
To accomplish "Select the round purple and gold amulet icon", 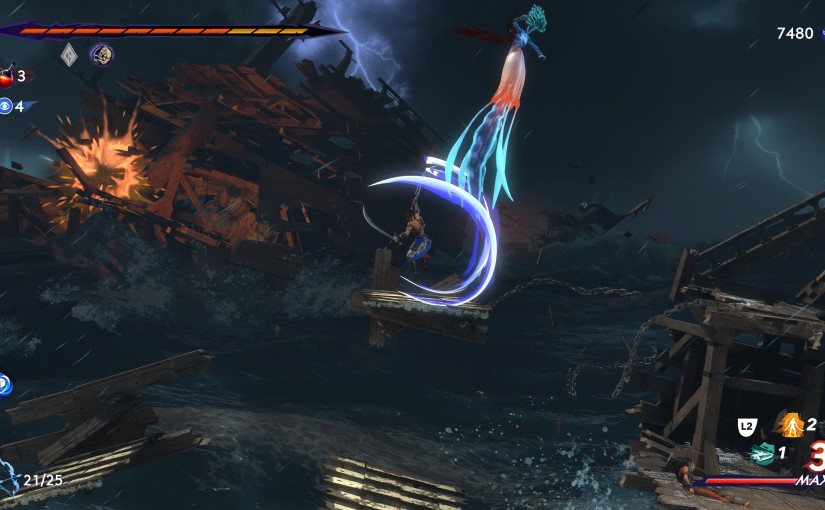I will point(100,53).
